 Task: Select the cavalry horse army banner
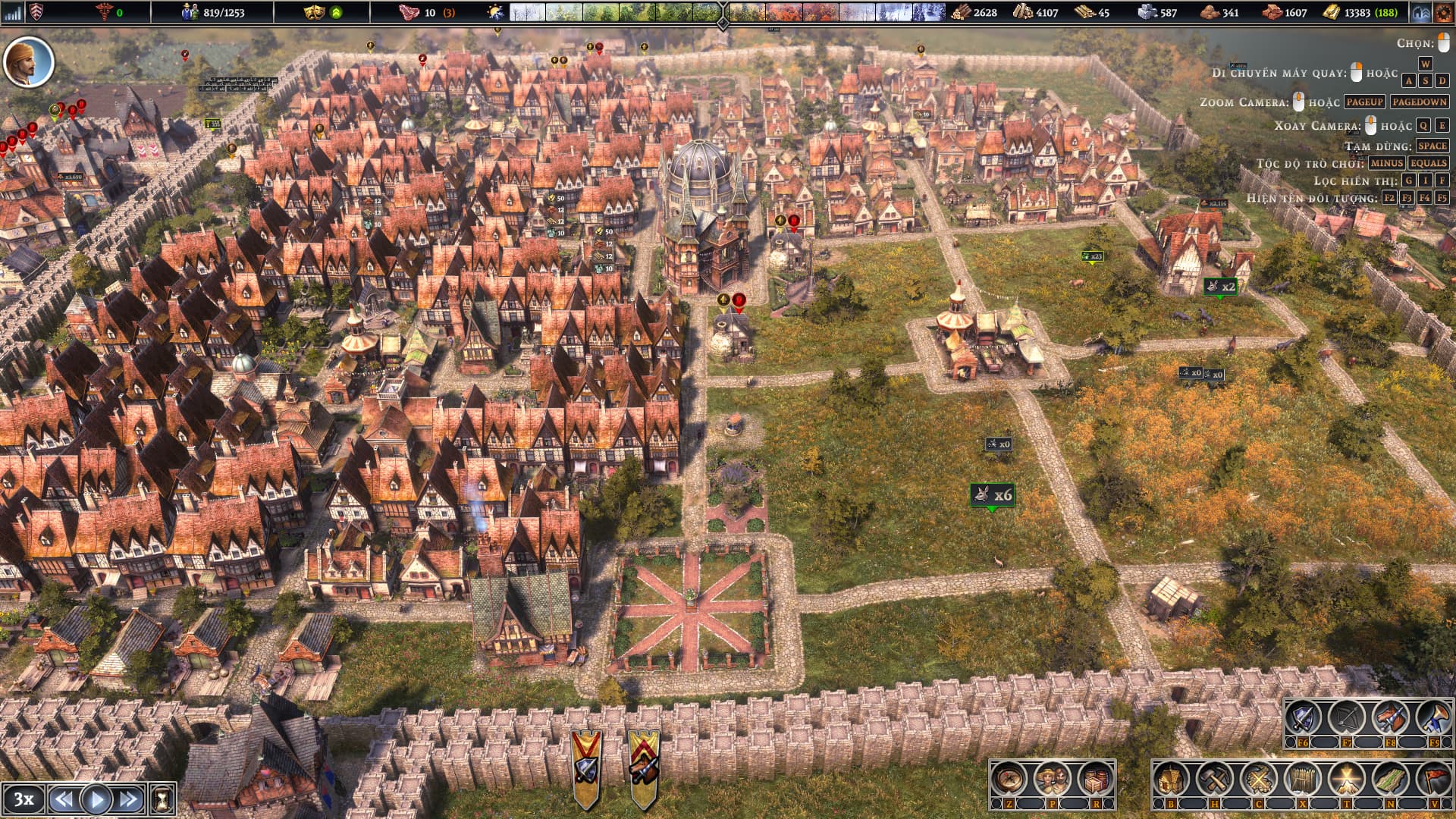click(x=644, y=766)
